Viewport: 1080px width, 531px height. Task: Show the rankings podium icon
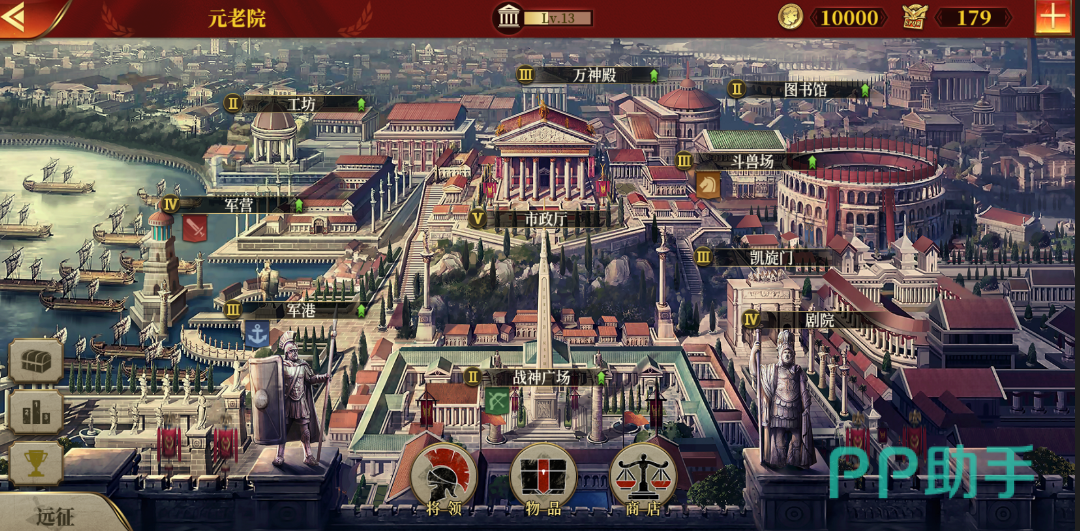click(x=36, y=412)
